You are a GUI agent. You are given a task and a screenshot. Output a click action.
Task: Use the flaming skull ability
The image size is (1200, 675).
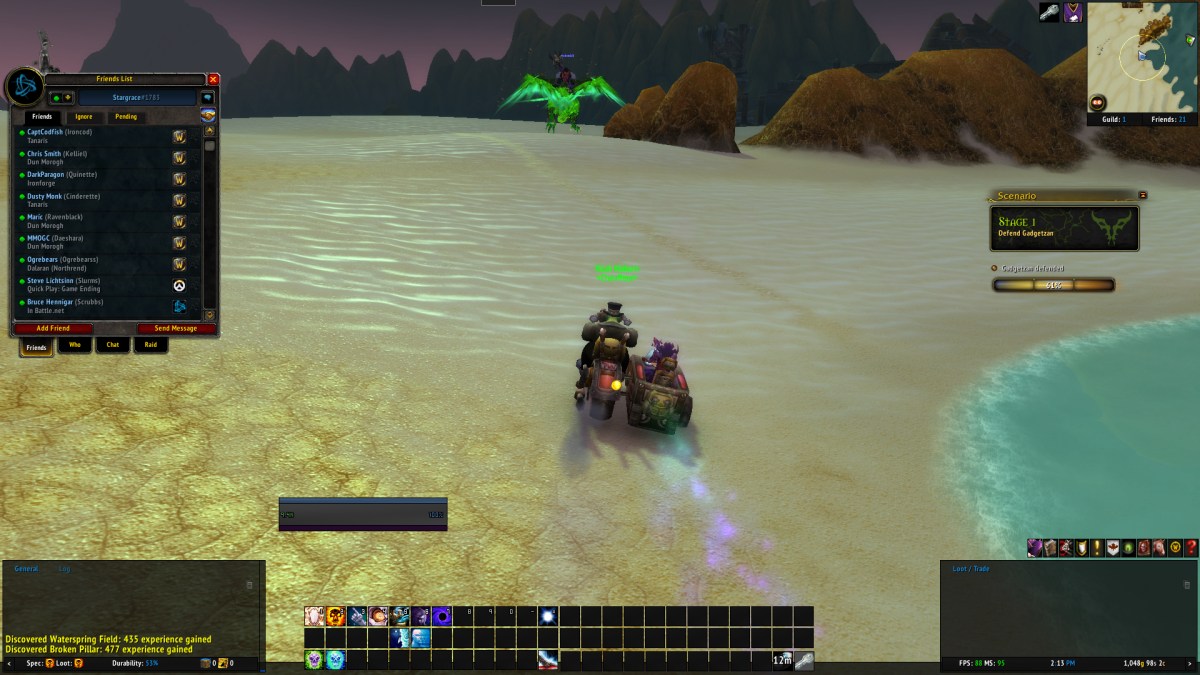pyautogui.click(x=336, y=616)
